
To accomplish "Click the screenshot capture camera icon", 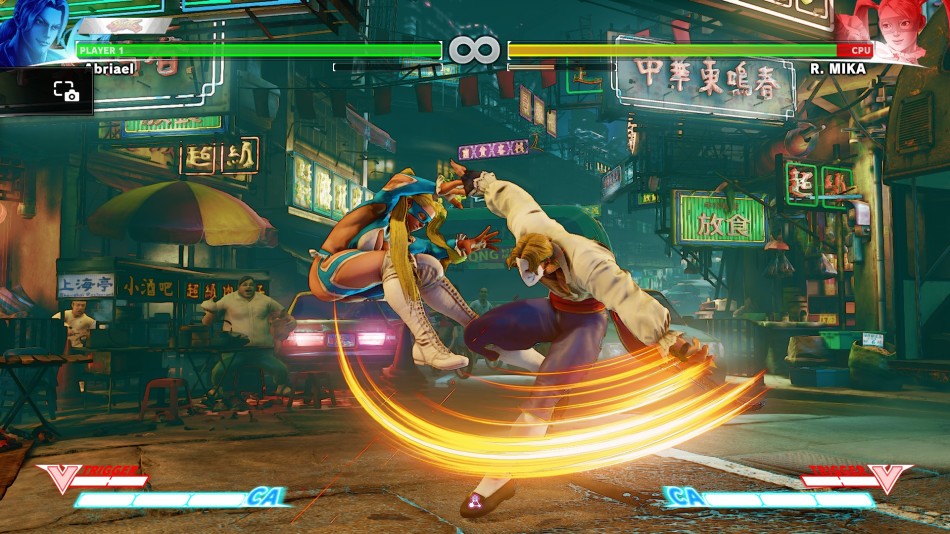I will pyautogui.click(x=66, y=92).
